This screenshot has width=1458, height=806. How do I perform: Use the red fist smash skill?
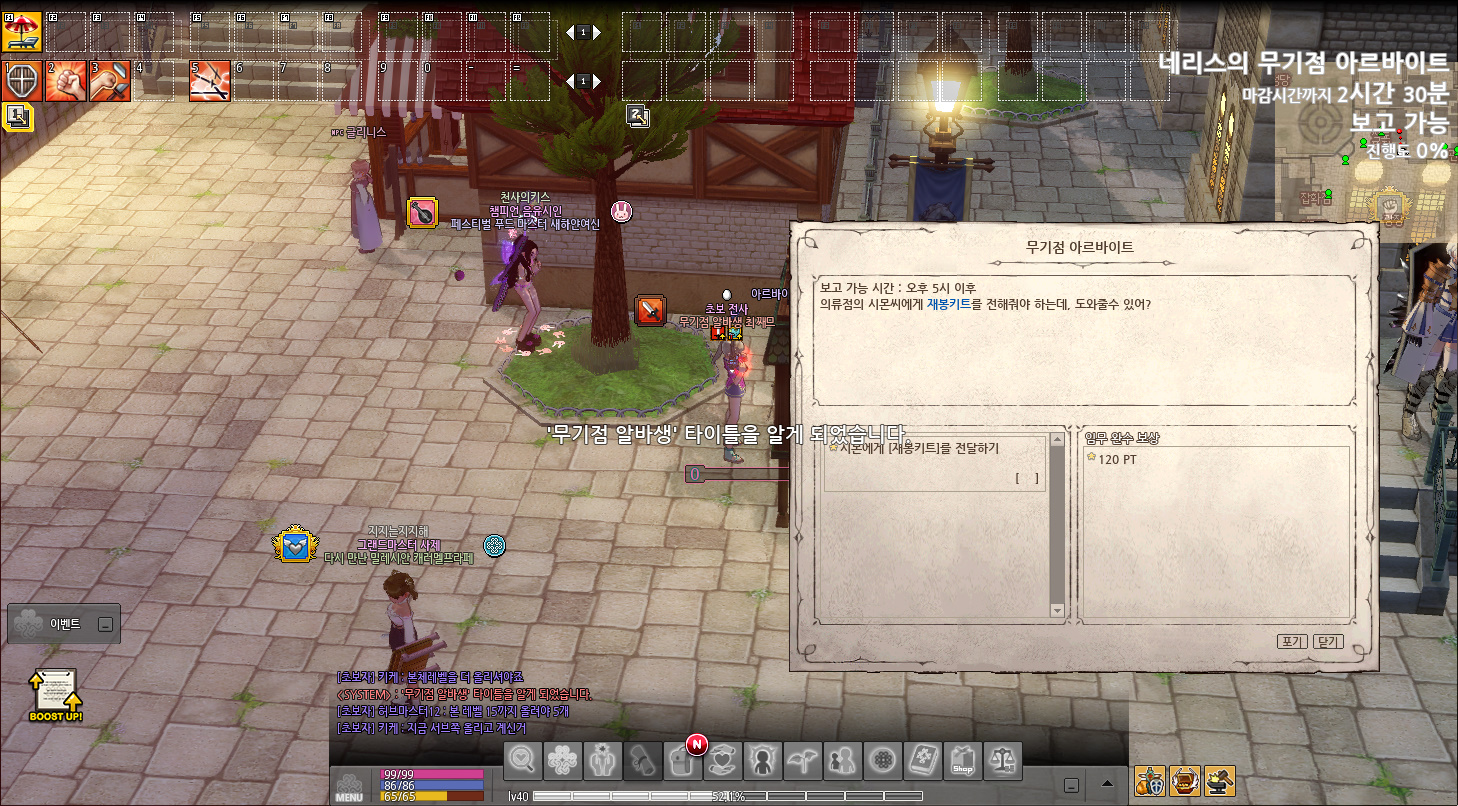coord(65,81)
